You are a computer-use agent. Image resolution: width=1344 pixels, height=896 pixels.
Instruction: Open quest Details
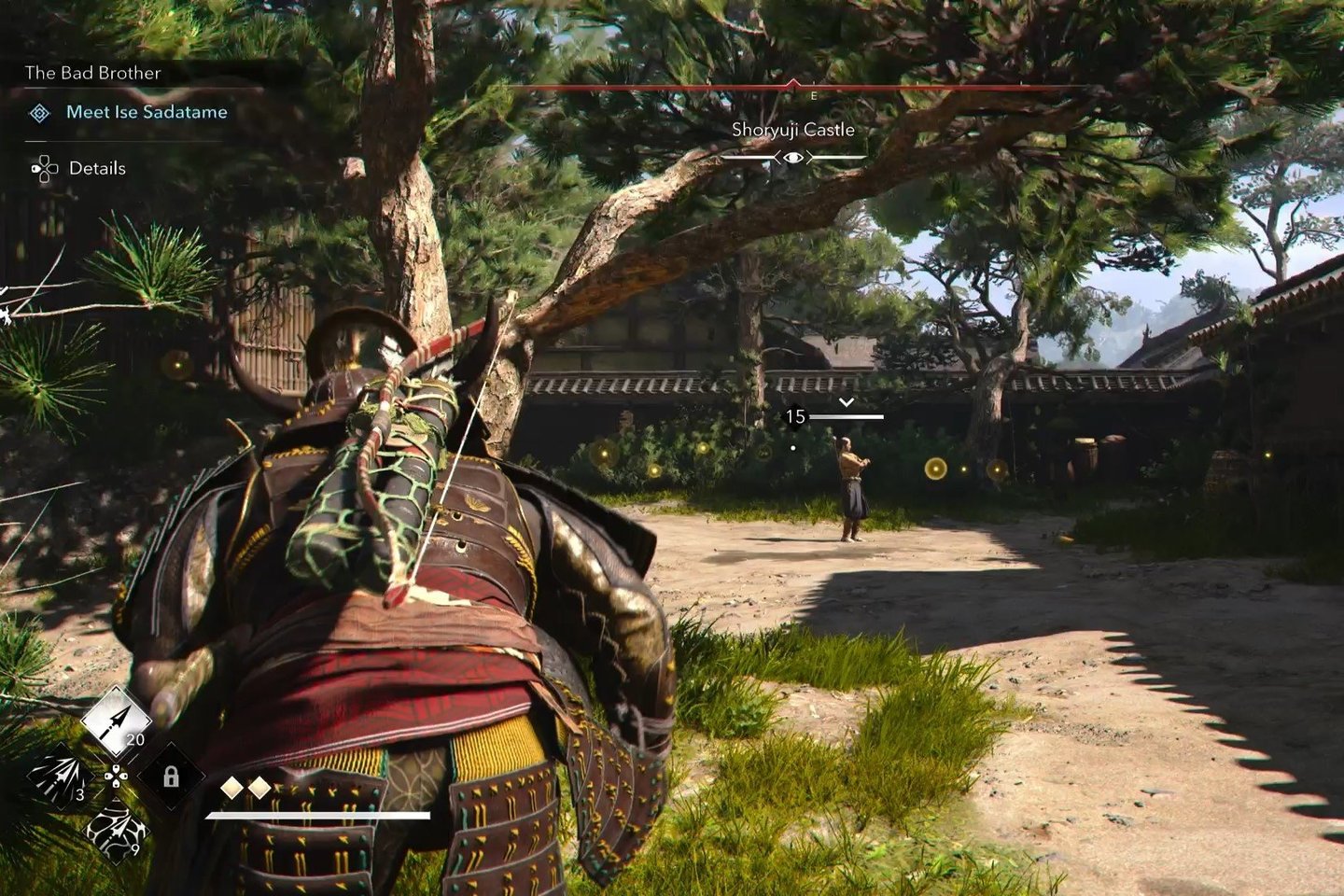pos(97,168)
